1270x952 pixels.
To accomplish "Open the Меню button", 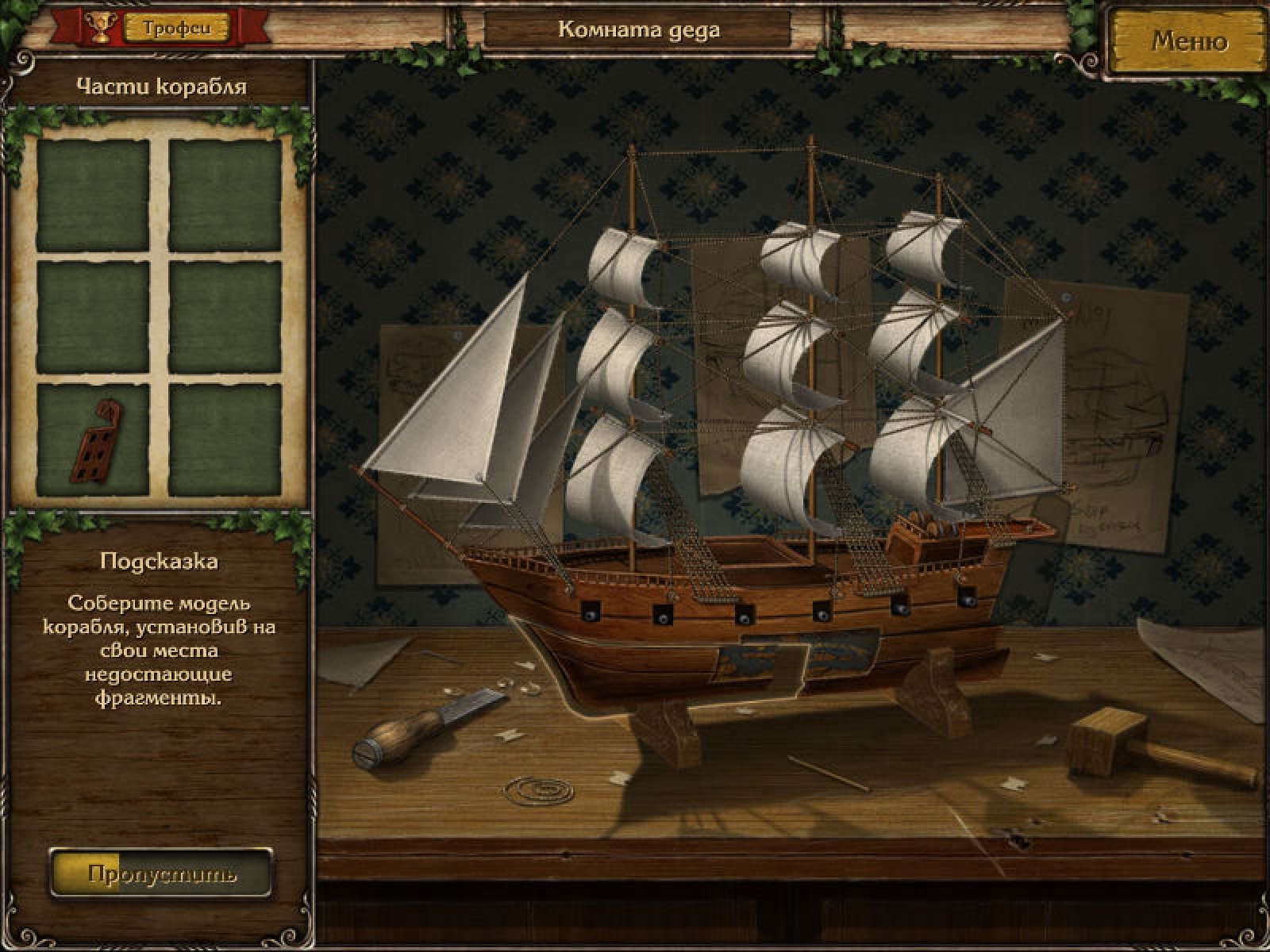I will pos(1188,41).
